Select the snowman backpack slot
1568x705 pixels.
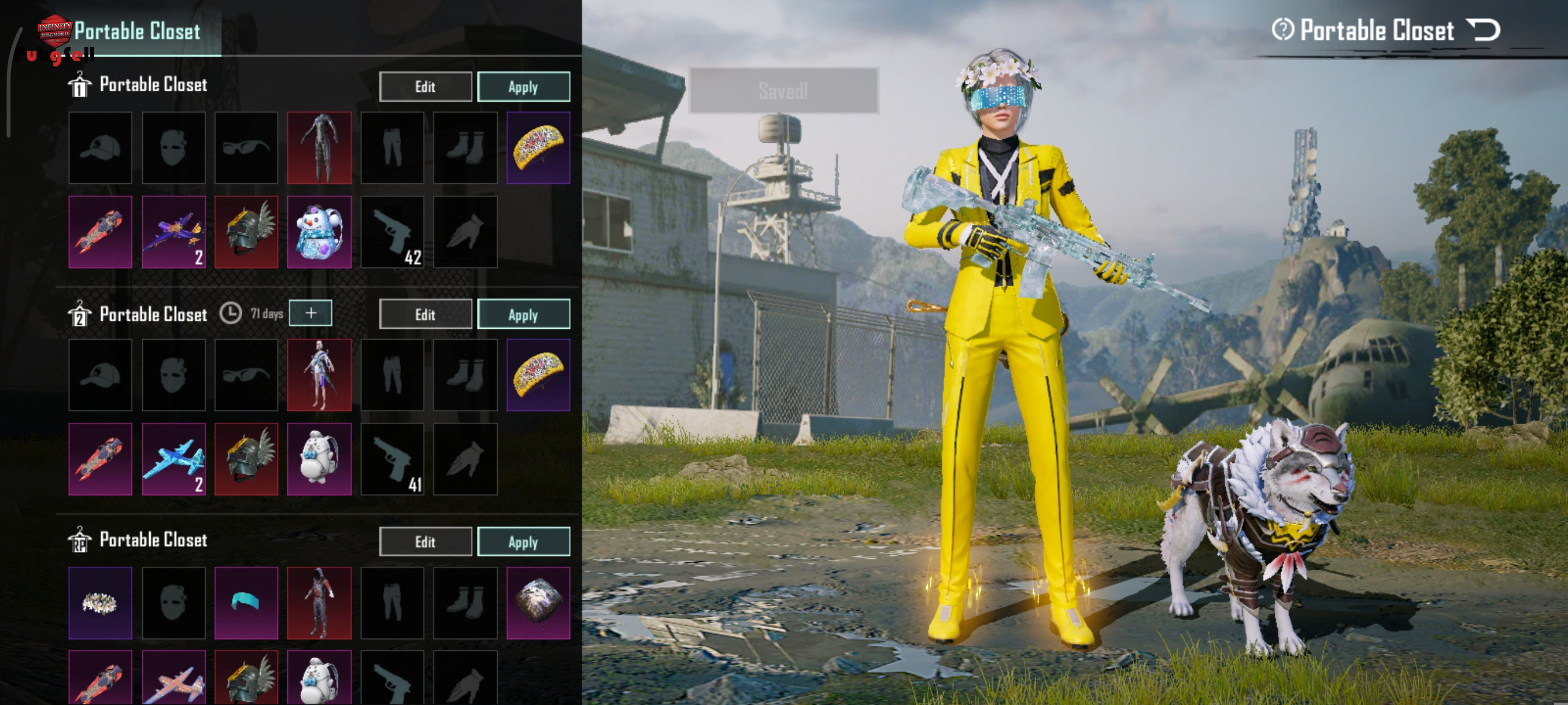(x=319, y=232)
